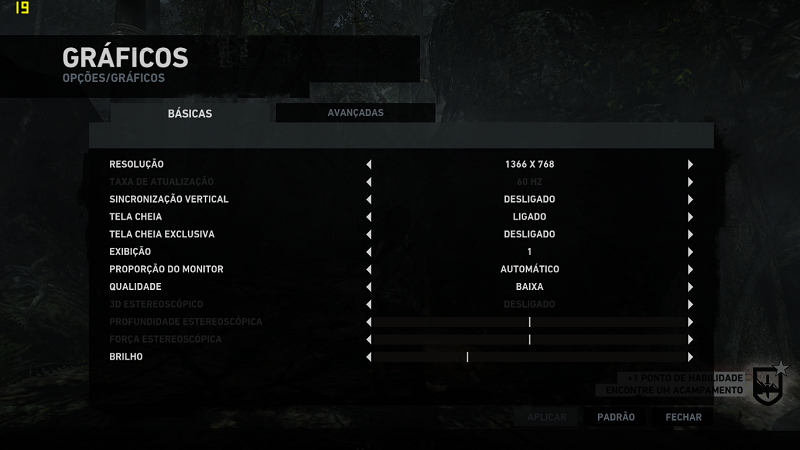800x450 pixels.
Task: Switch to the Avançadas tab
Action: tap(355, 113)
